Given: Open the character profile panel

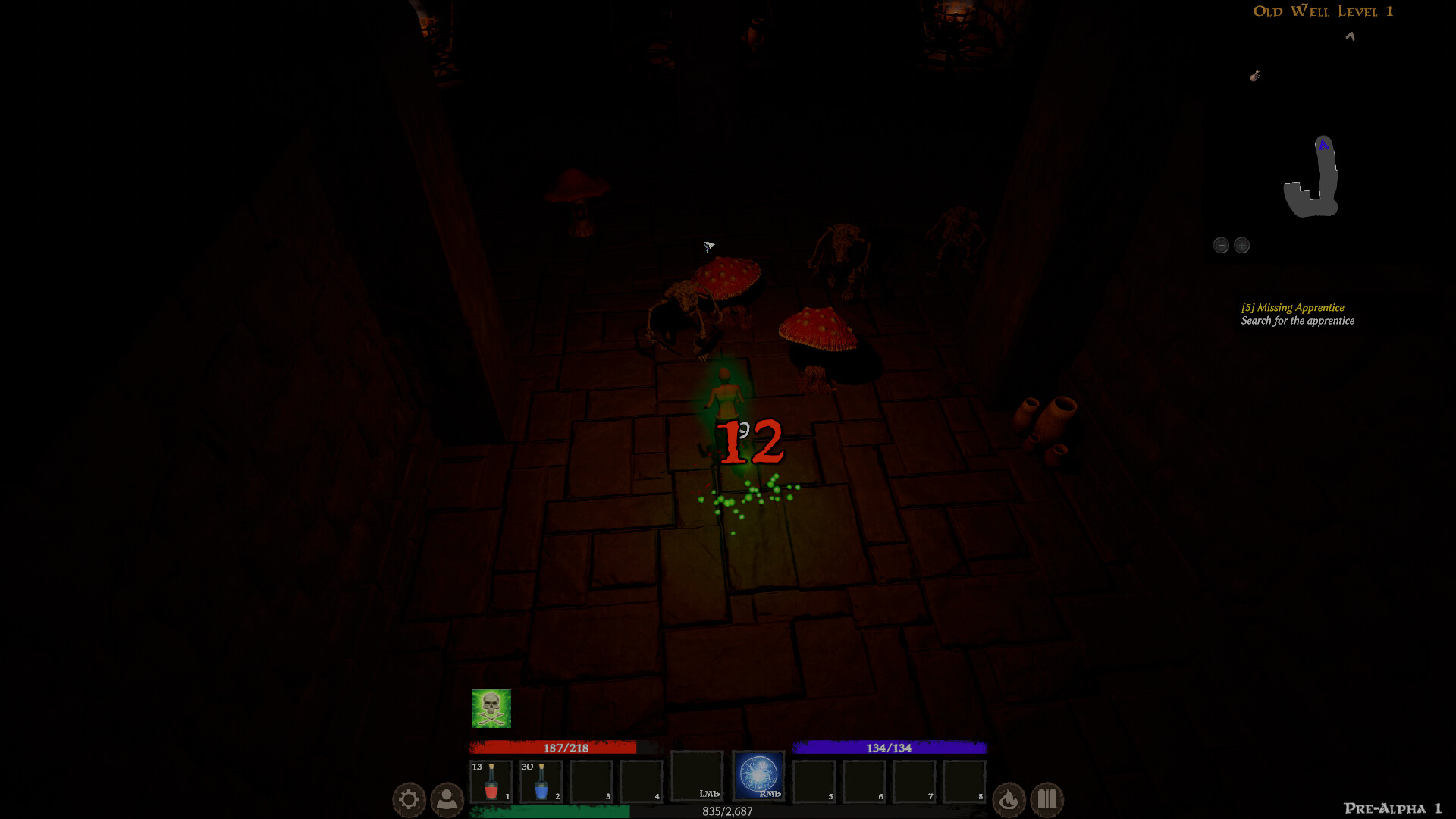Looking at the screenshot, I should tap(447, 799).
